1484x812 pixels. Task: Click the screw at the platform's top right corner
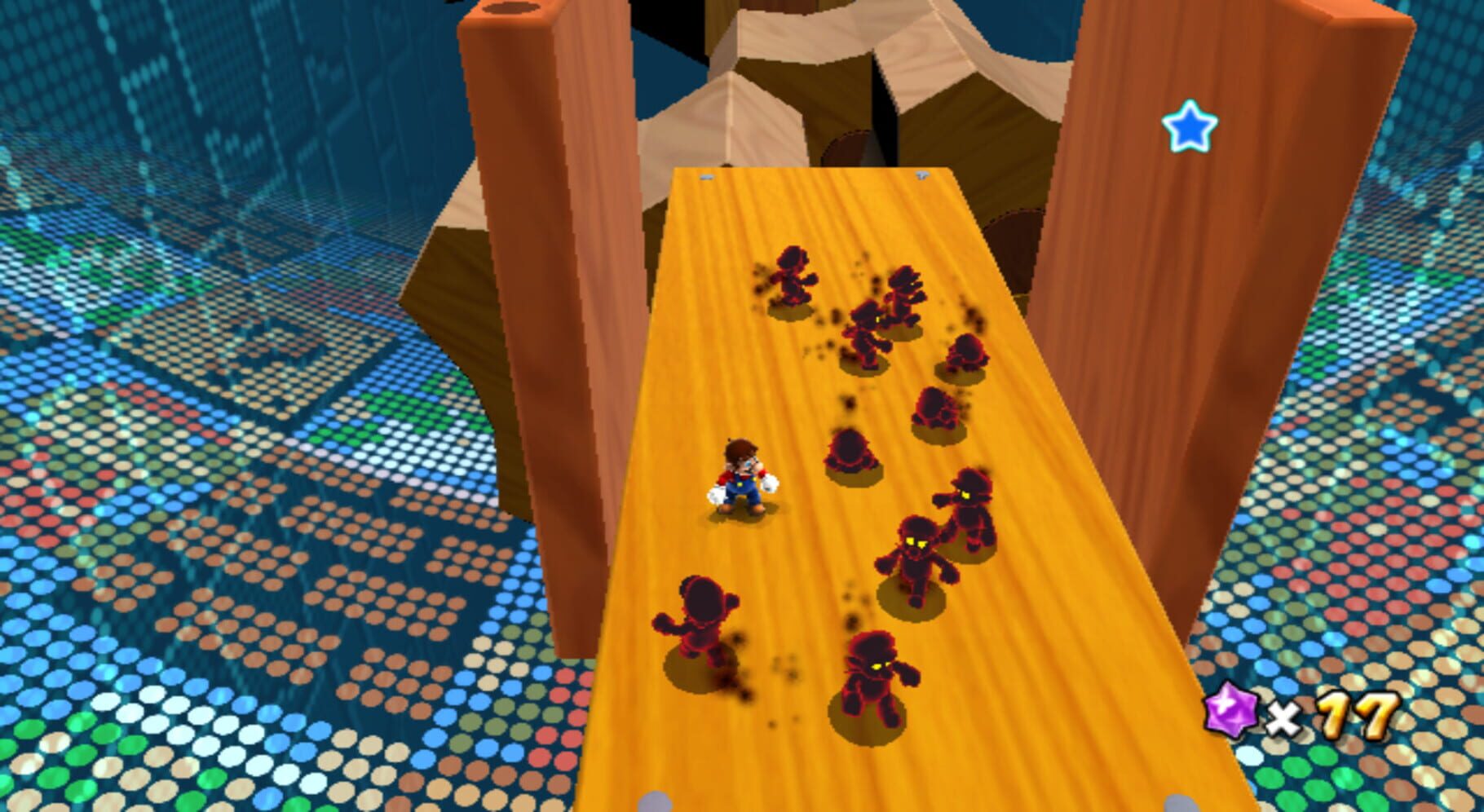[922, 174]
